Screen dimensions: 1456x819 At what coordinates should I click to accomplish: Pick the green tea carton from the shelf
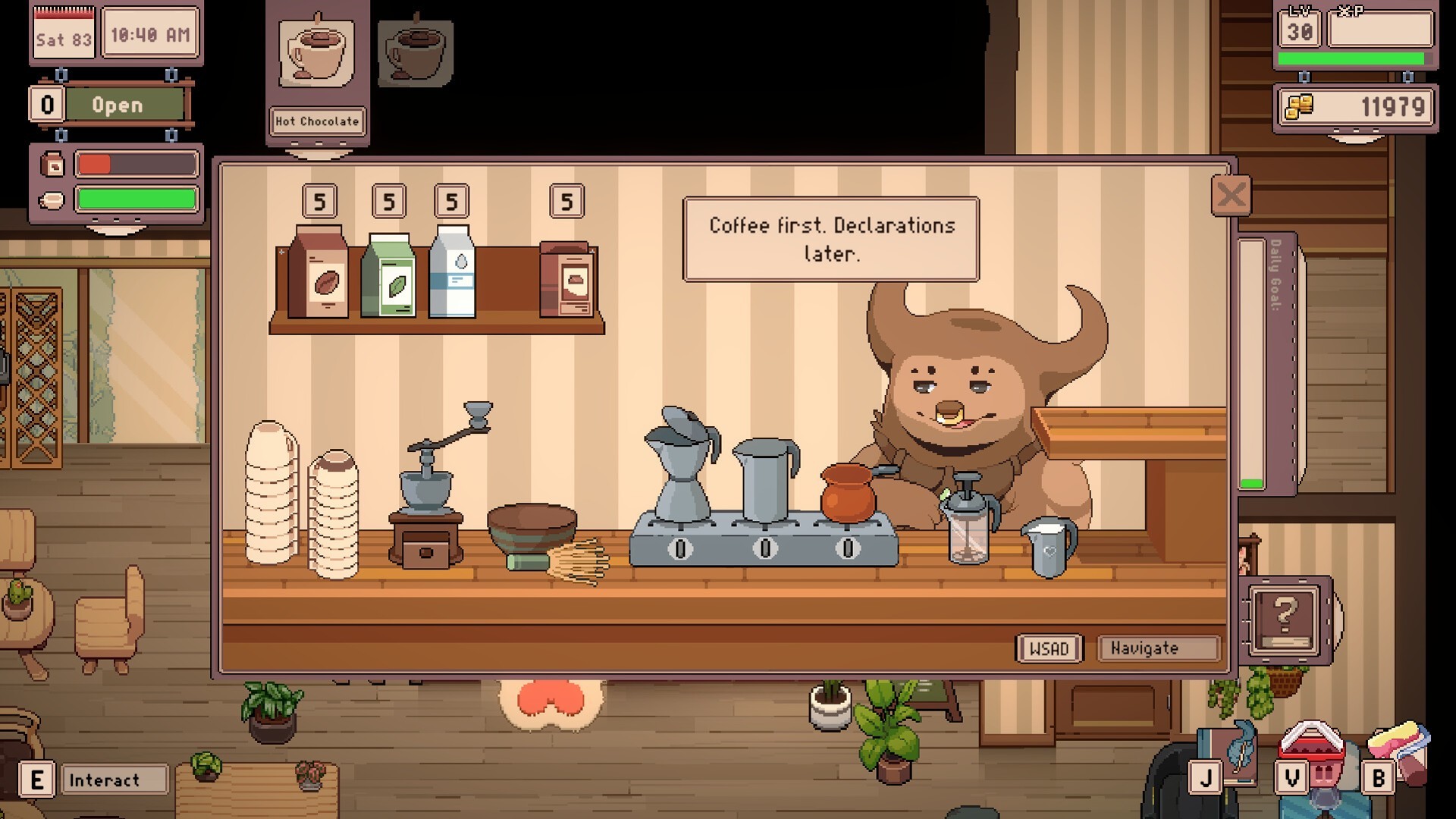point(390,277)
